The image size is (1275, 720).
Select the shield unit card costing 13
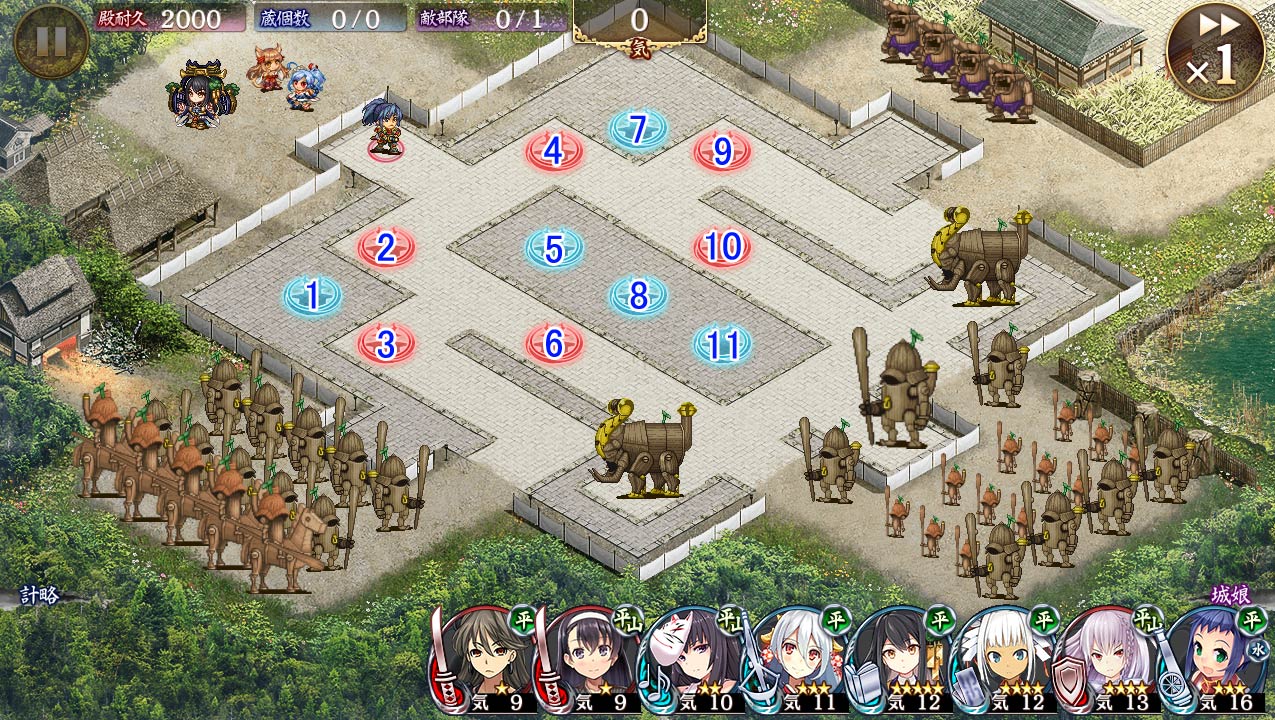point(1108,662)
